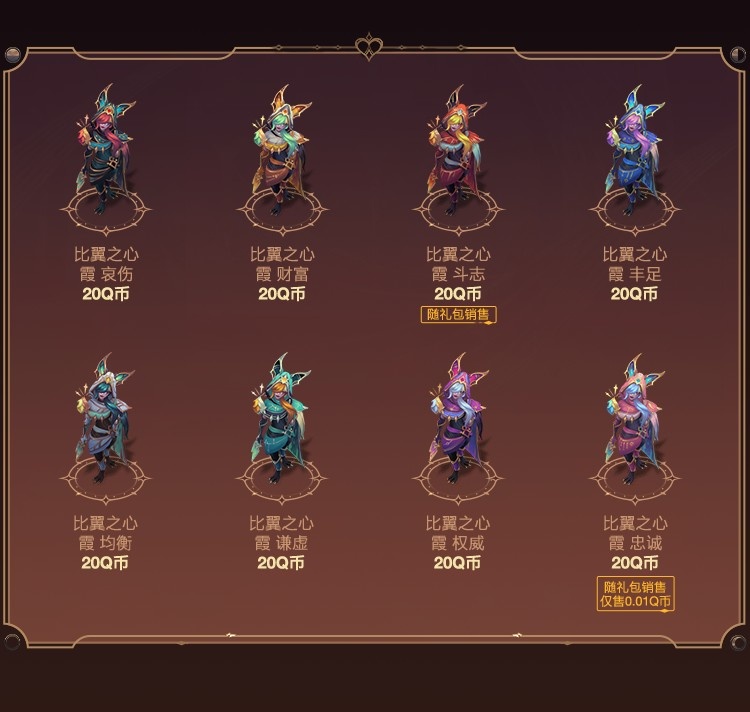Choose the 霞 忠诚 chroma skin

point(634,425)
